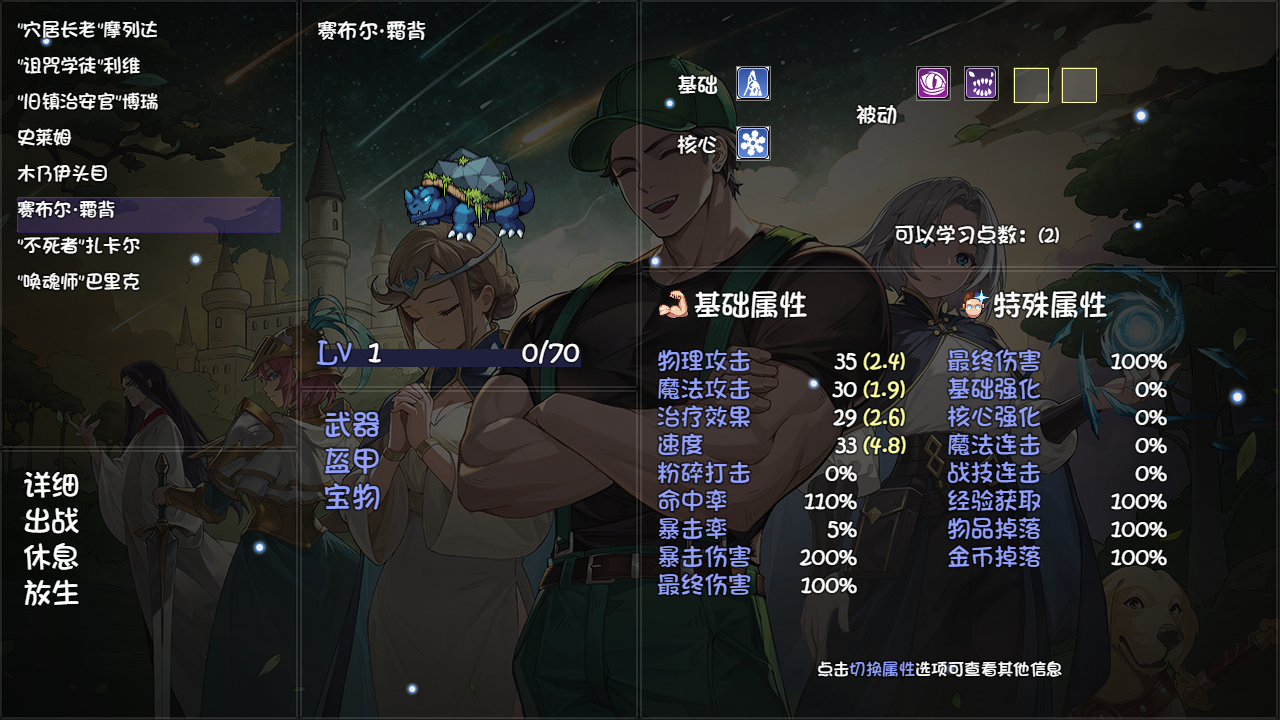Click the snowflake 核心 skill icon
The height and width of the screenshot is (720, 1280).
click(x=751, y=144)
